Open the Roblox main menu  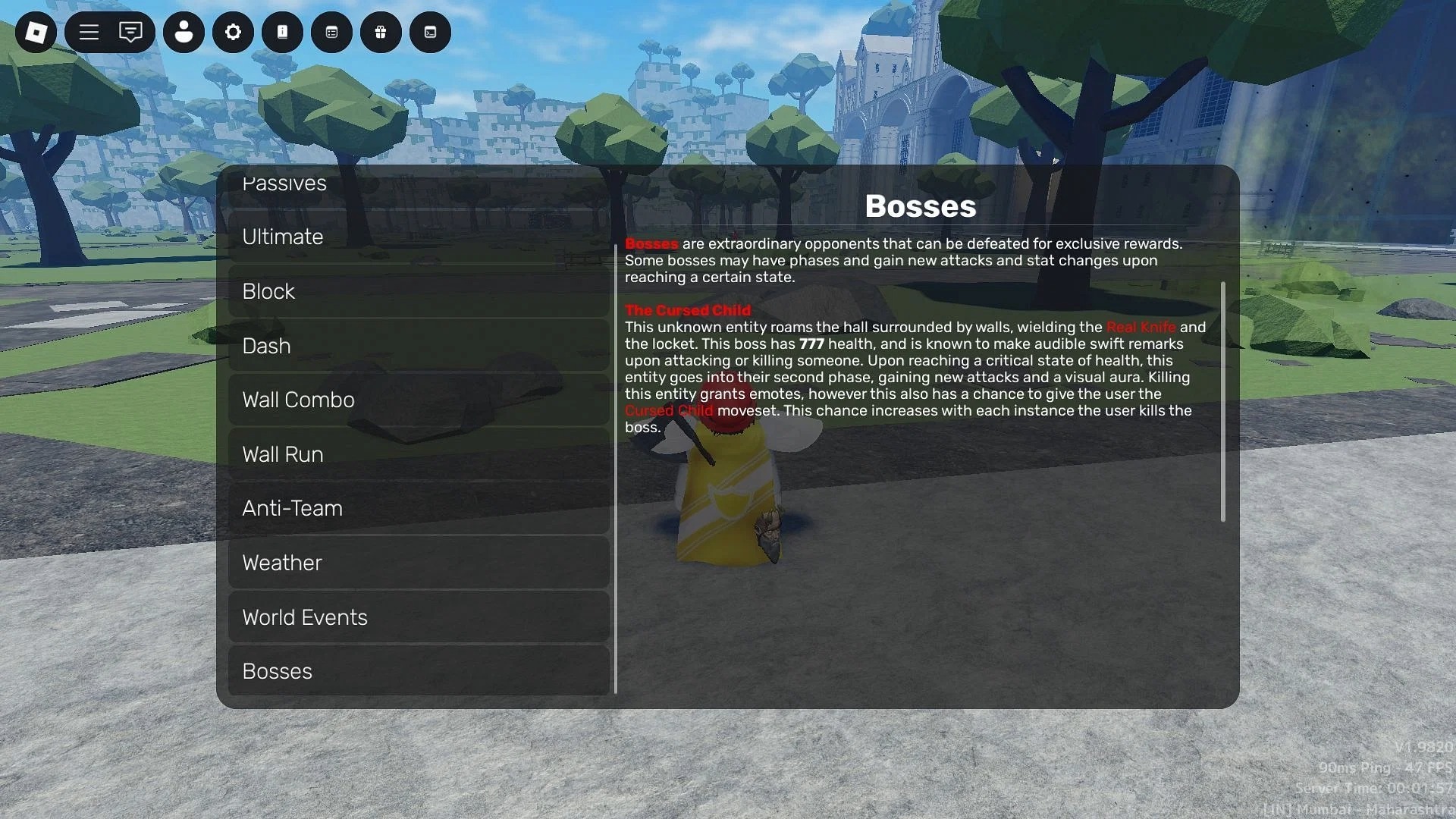click(x=36, y=32)
